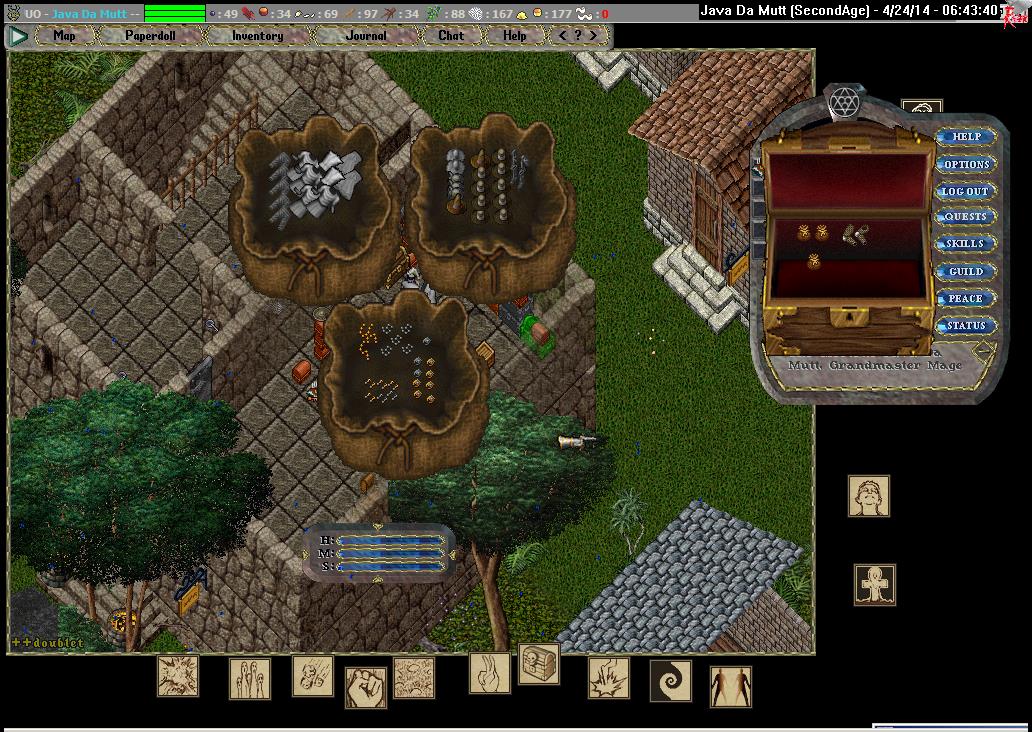Toggle the PEACE war mode button
Viewport: 1032px width, 732px height.
point(966,298)
